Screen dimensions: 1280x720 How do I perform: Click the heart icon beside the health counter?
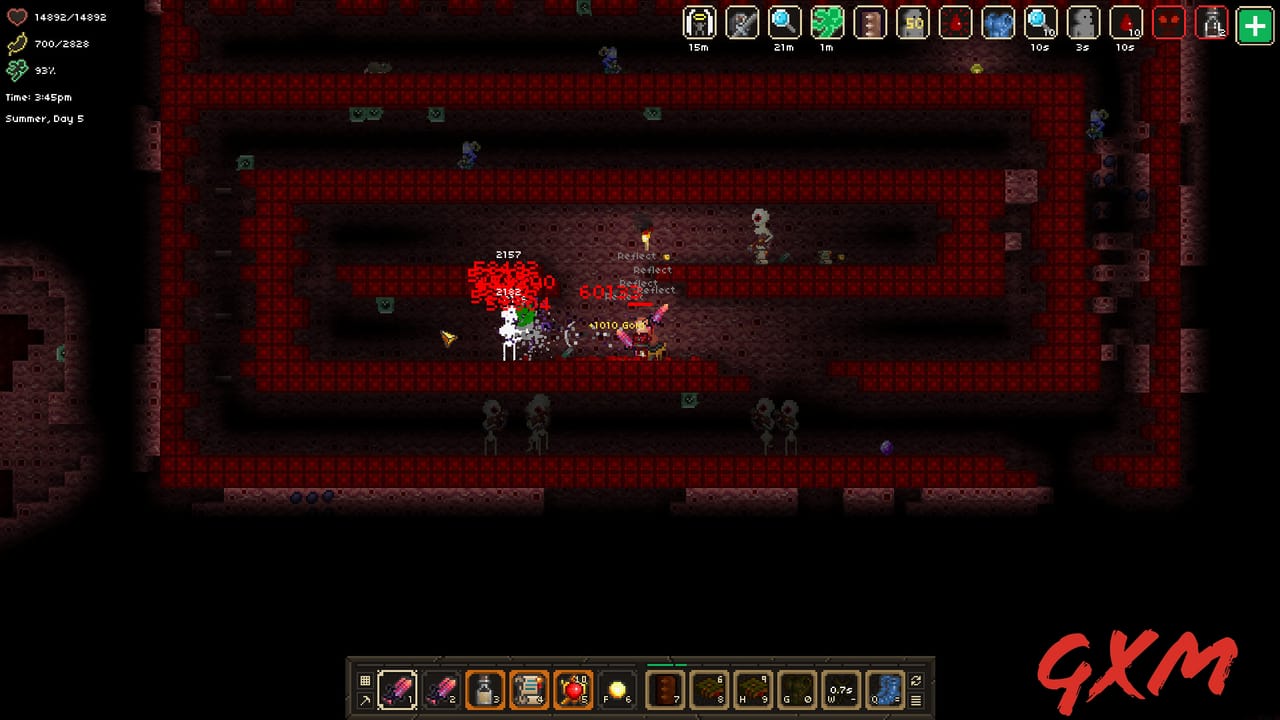coord(15,17)
